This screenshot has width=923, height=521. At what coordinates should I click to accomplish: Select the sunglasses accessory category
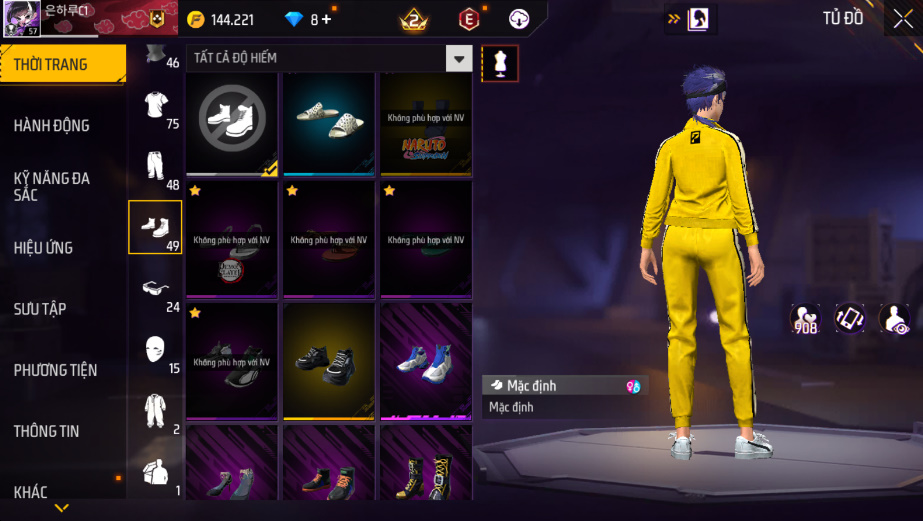point(155,288)
